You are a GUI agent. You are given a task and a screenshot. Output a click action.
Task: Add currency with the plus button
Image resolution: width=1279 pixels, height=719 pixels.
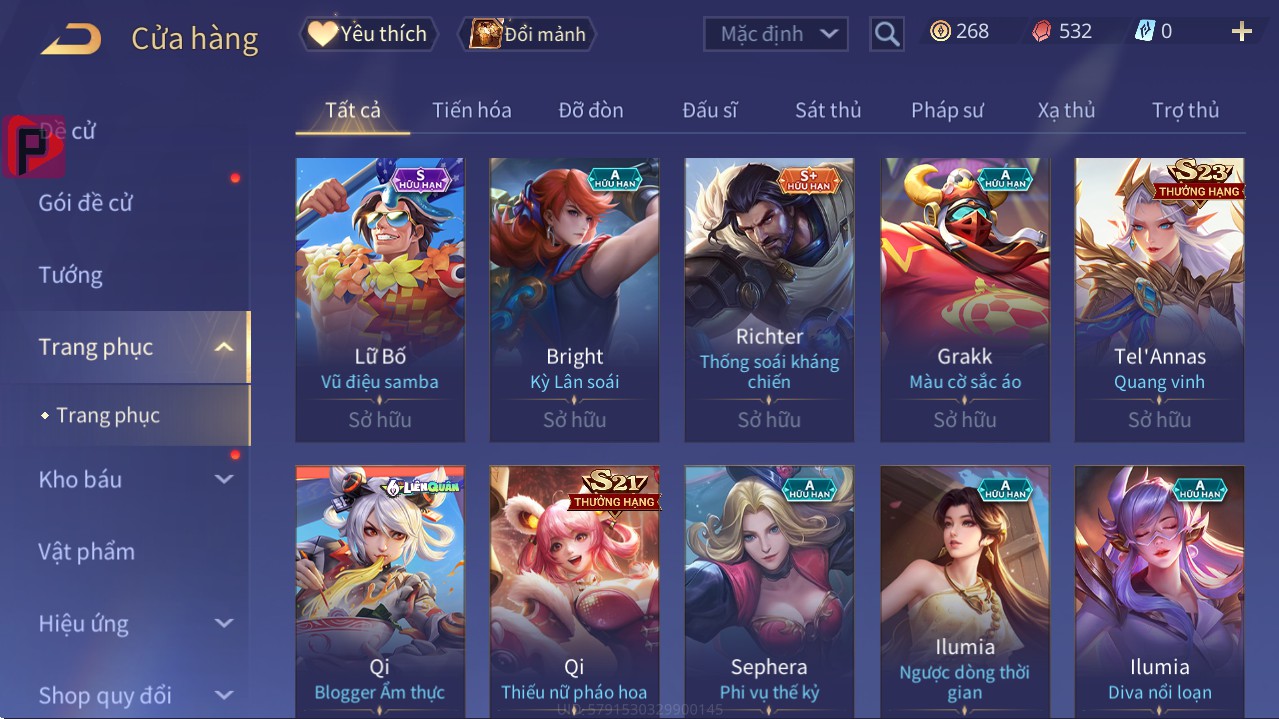coord(1241,32)
